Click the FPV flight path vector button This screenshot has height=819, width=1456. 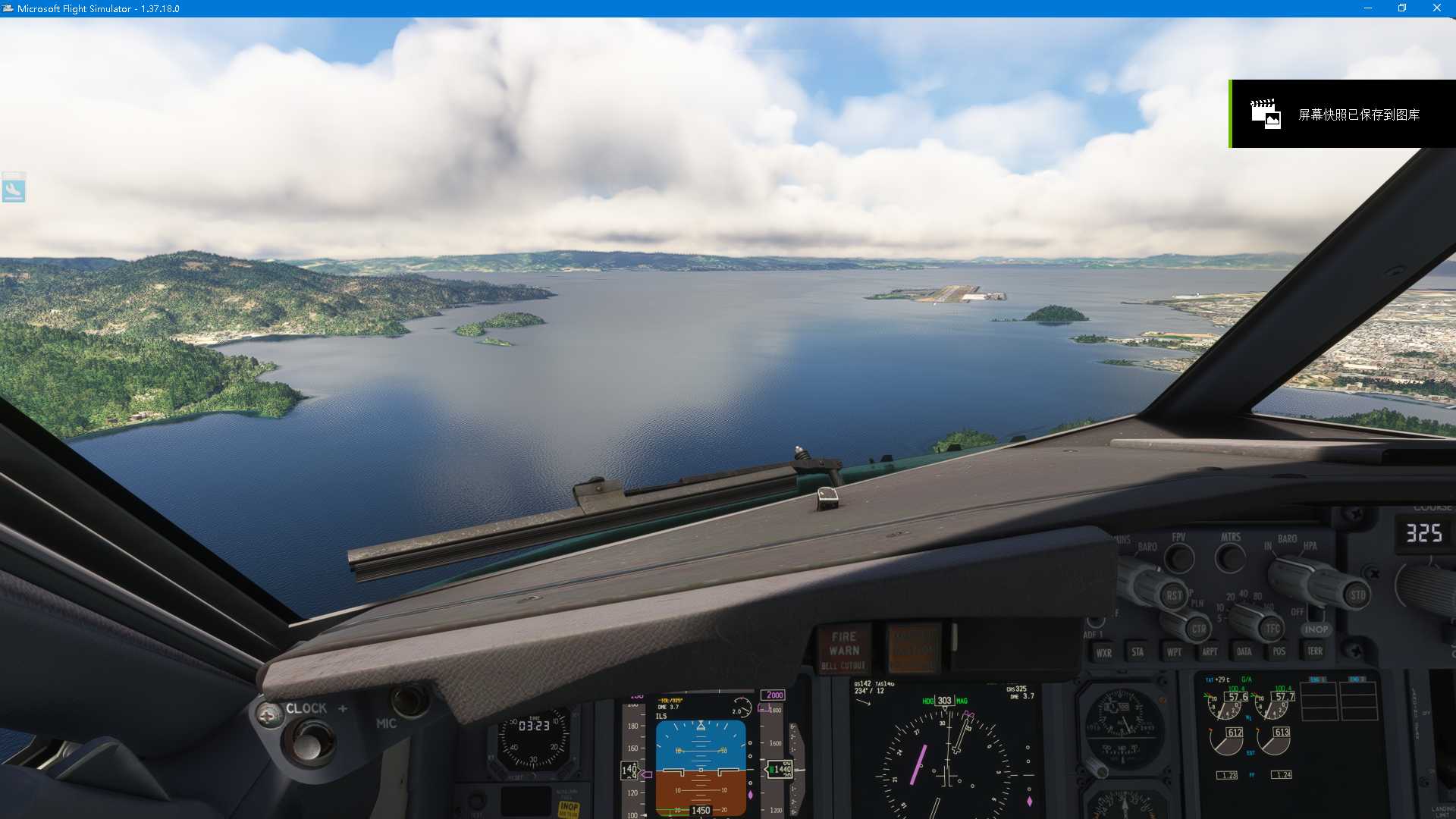tap(1179, 558)
